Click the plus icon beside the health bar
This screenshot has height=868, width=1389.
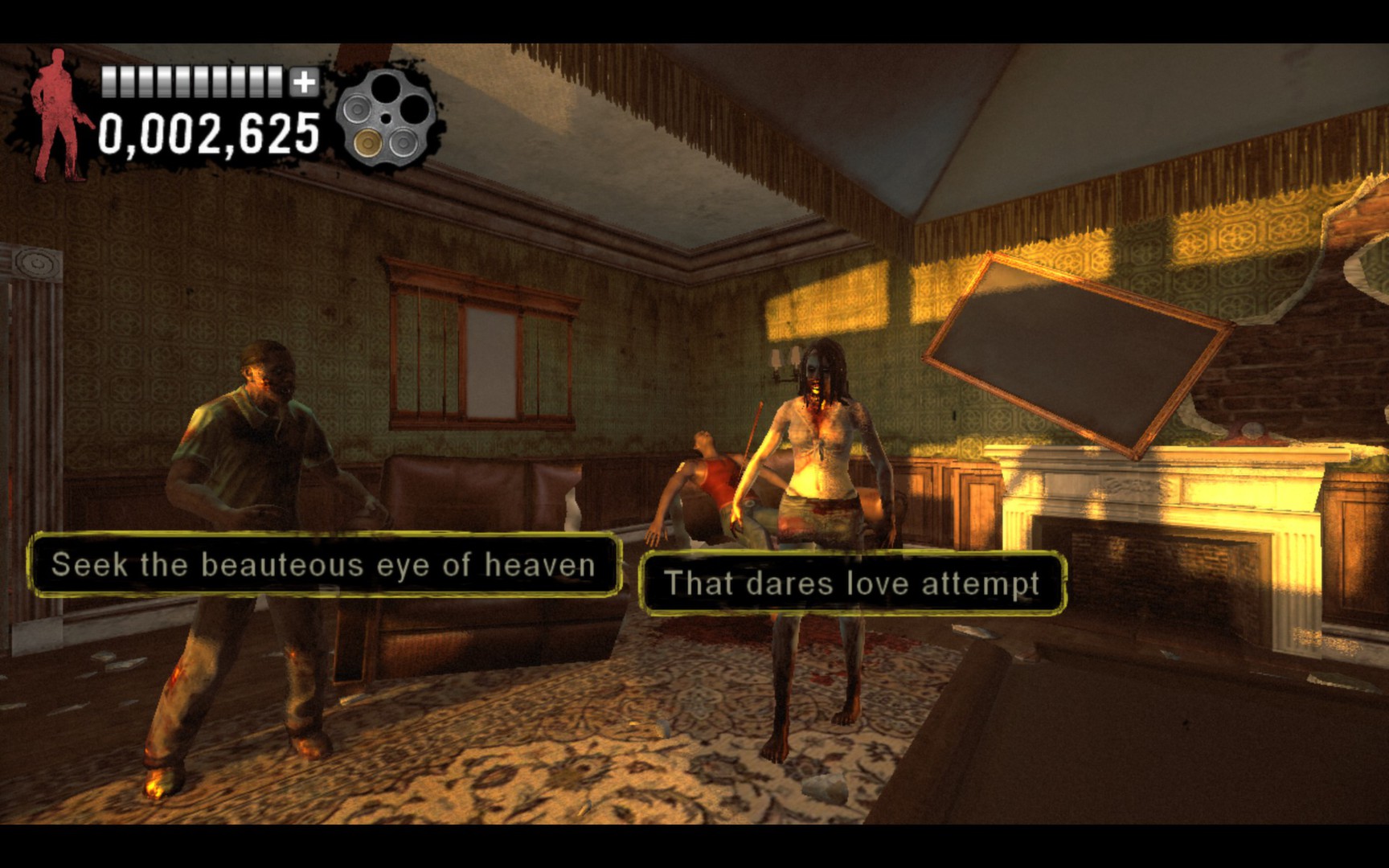click(x=303, y=82)
